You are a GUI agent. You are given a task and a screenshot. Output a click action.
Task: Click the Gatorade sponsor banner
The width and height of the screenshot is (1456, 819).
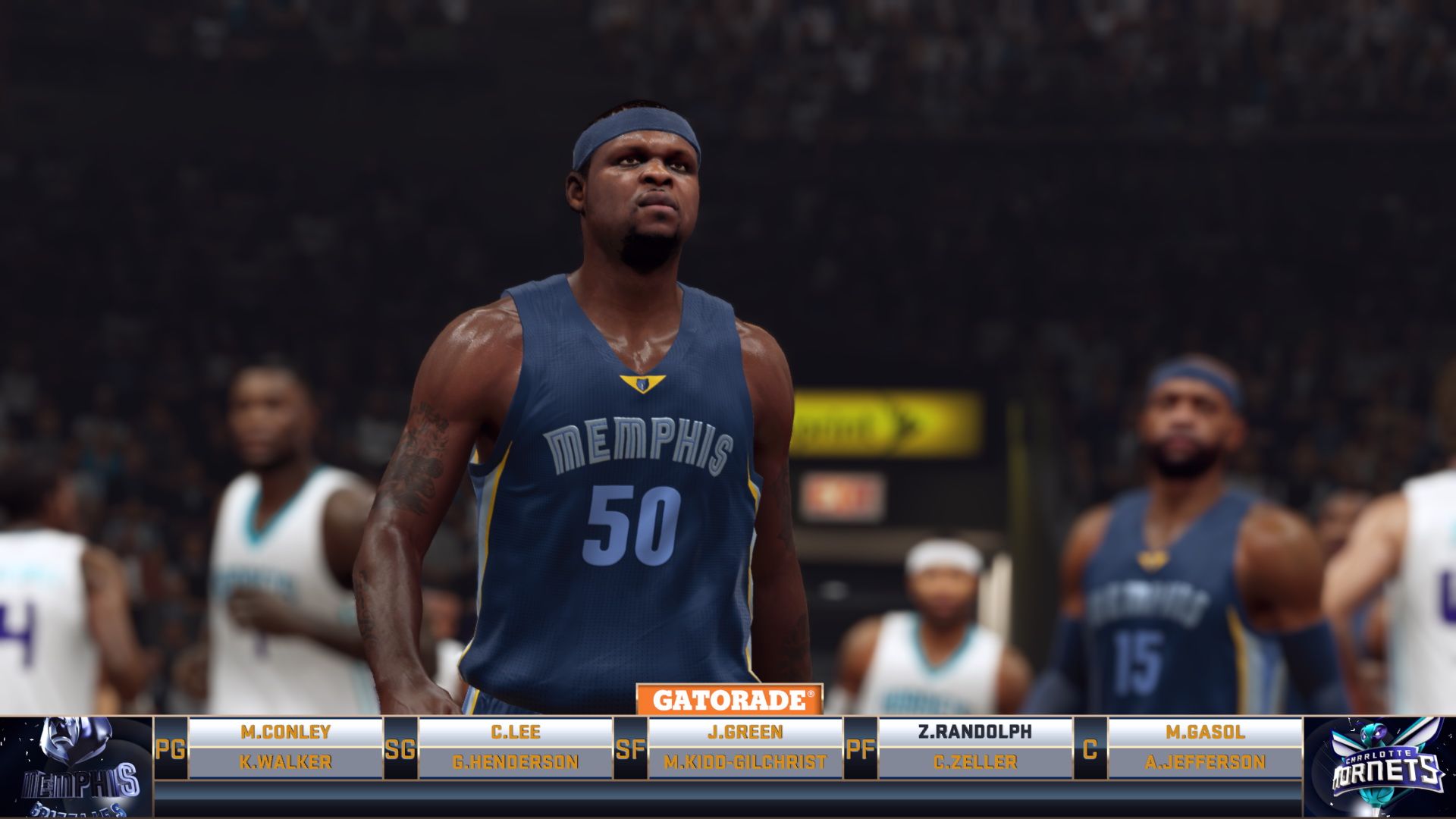click(730, 699)
